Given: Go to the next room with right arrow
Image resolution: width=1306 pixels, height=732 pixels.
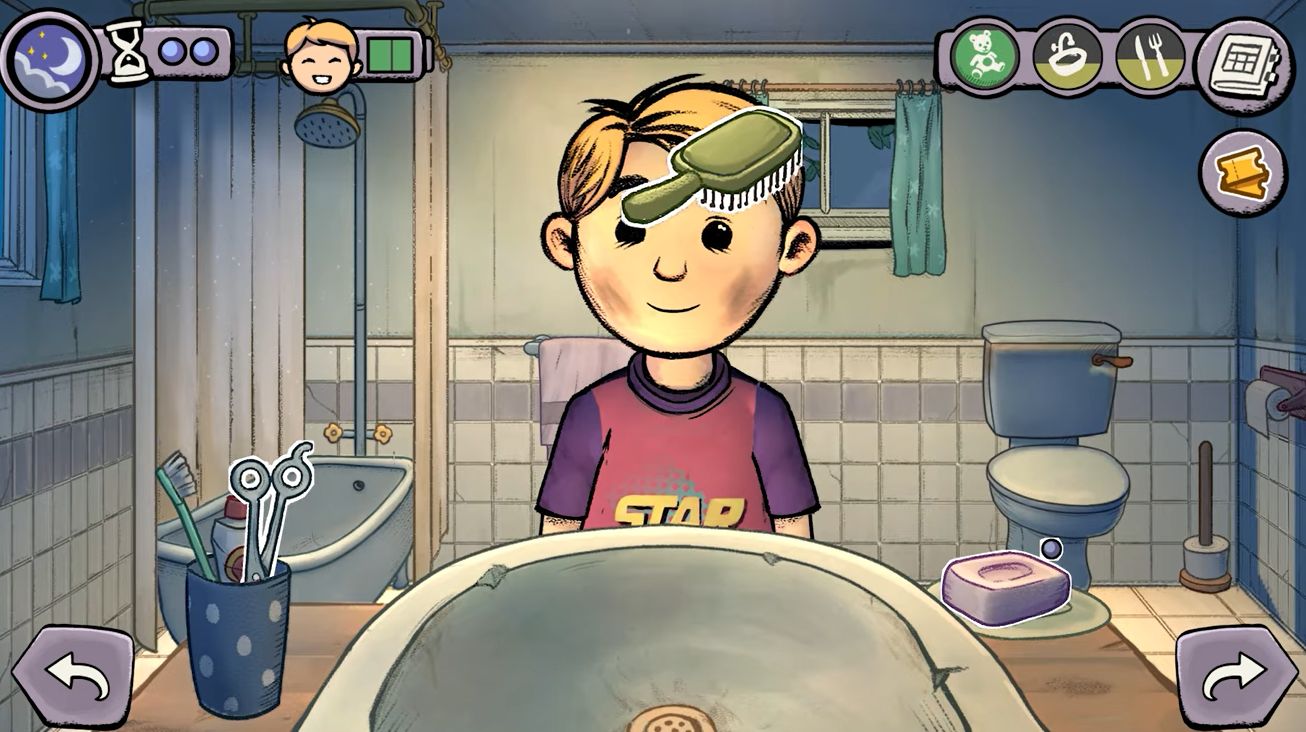Looking at the screenshot, I should [x=1235, y=679].
